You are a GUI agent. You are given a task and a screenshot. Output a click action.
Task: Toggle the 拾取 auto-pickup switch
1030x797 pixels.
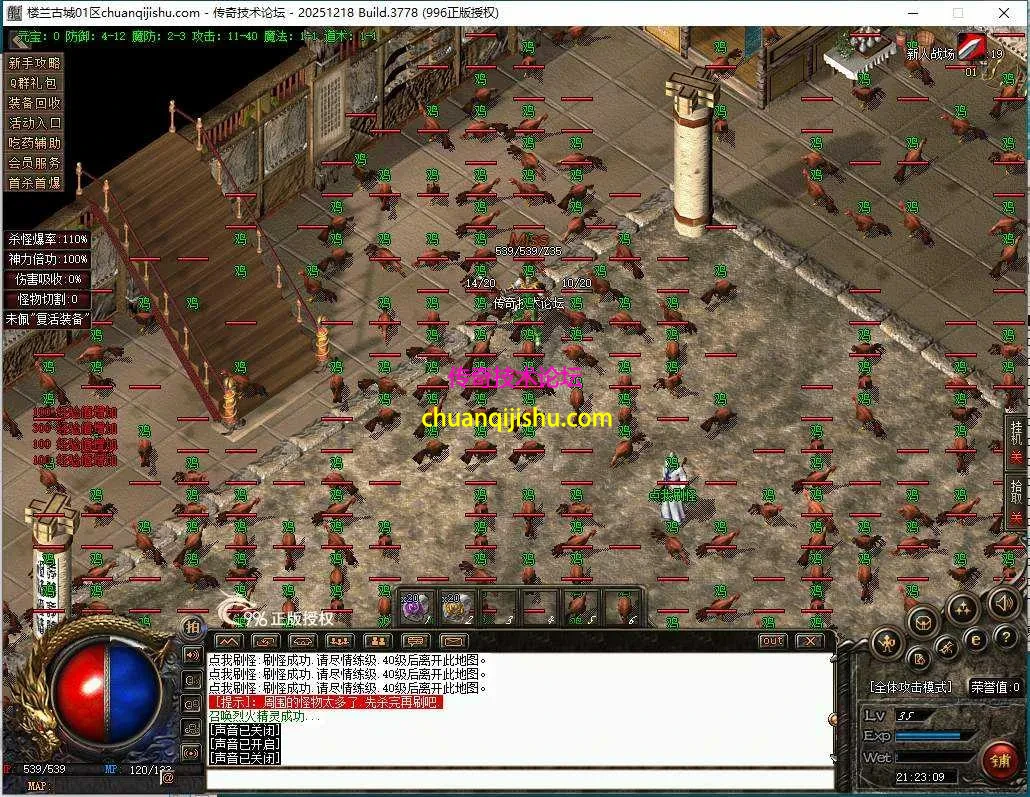click(x=1016, y=502)
